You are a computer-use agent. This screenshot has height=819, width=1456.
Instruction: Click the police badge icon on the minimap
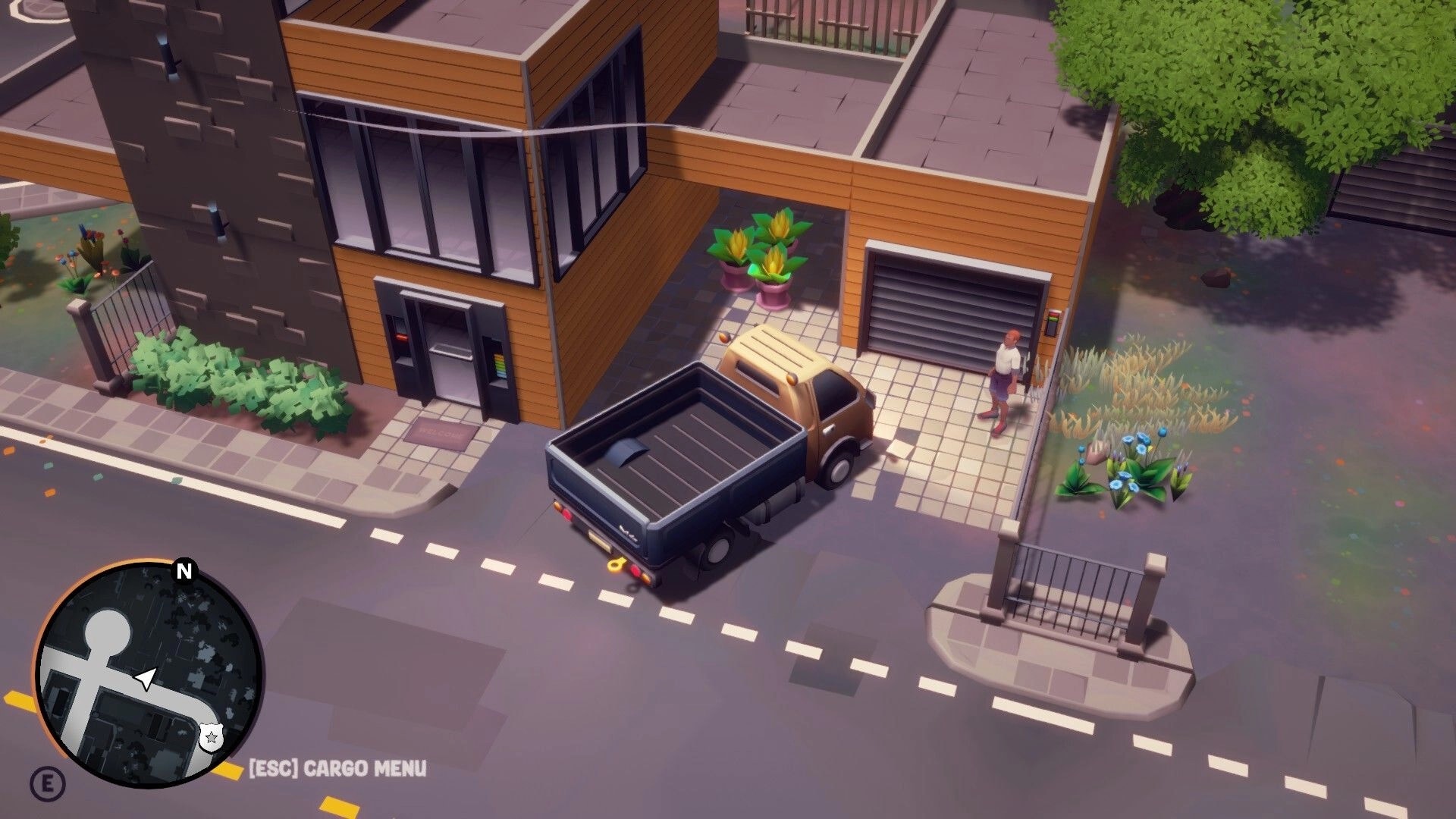(211, 736)
